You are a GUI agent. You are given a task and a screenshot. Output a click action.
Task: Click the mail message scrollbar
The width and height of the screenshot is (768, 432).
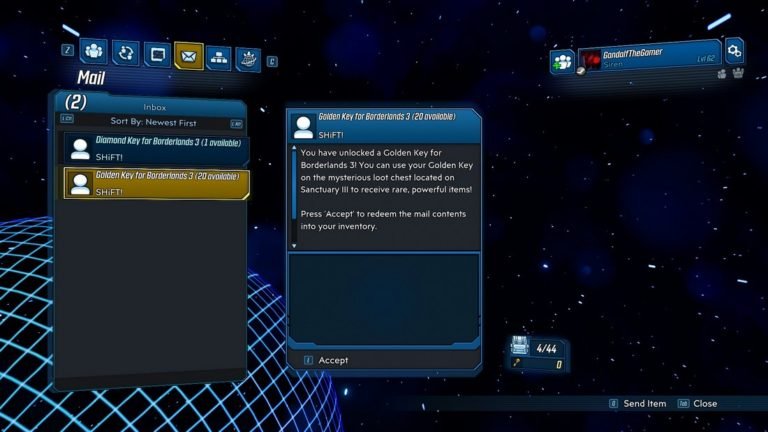coord(294,197)
